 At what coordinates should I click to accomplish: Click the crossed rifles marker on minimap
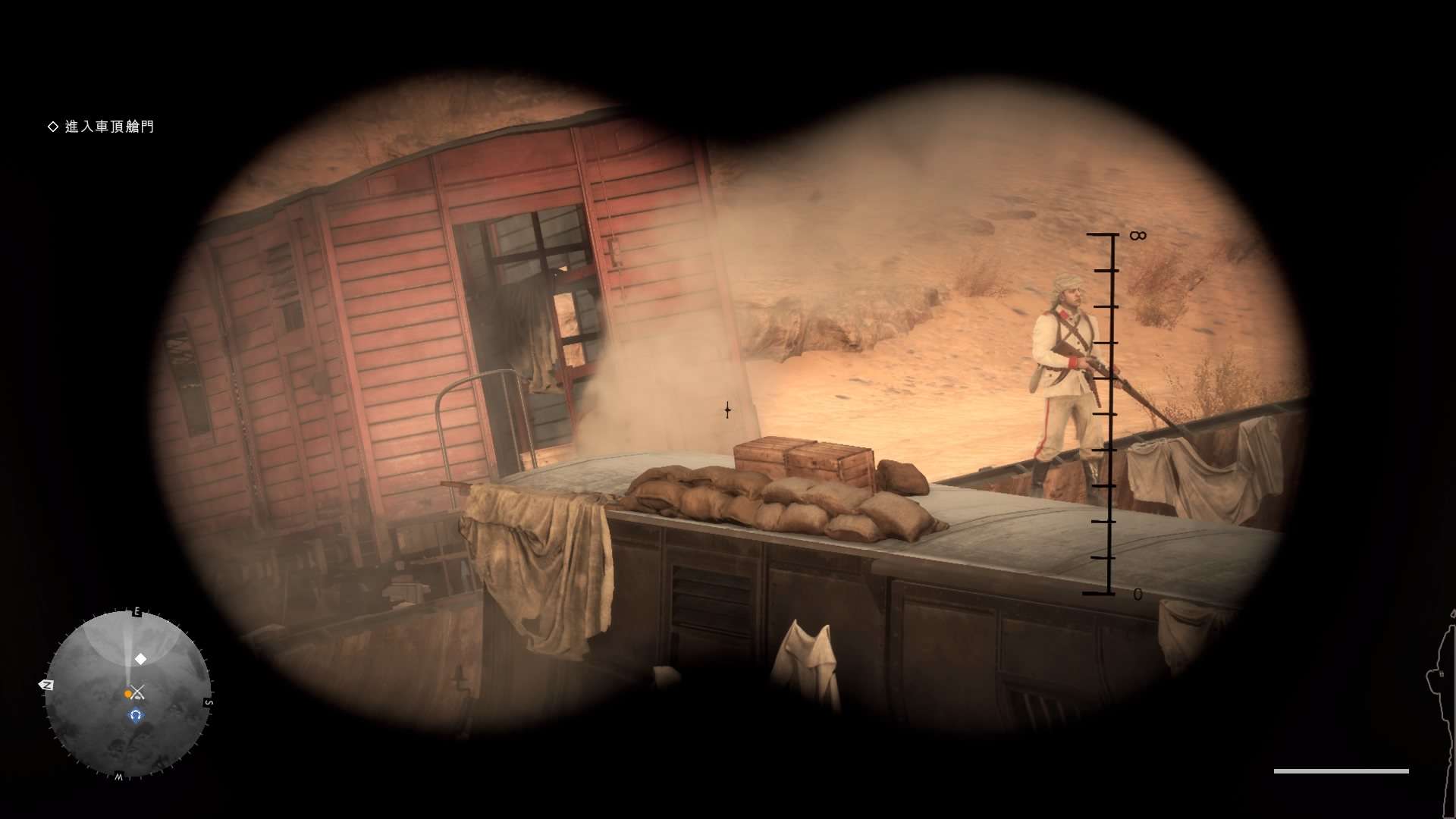pyautogui.click(x=137, y=692)
